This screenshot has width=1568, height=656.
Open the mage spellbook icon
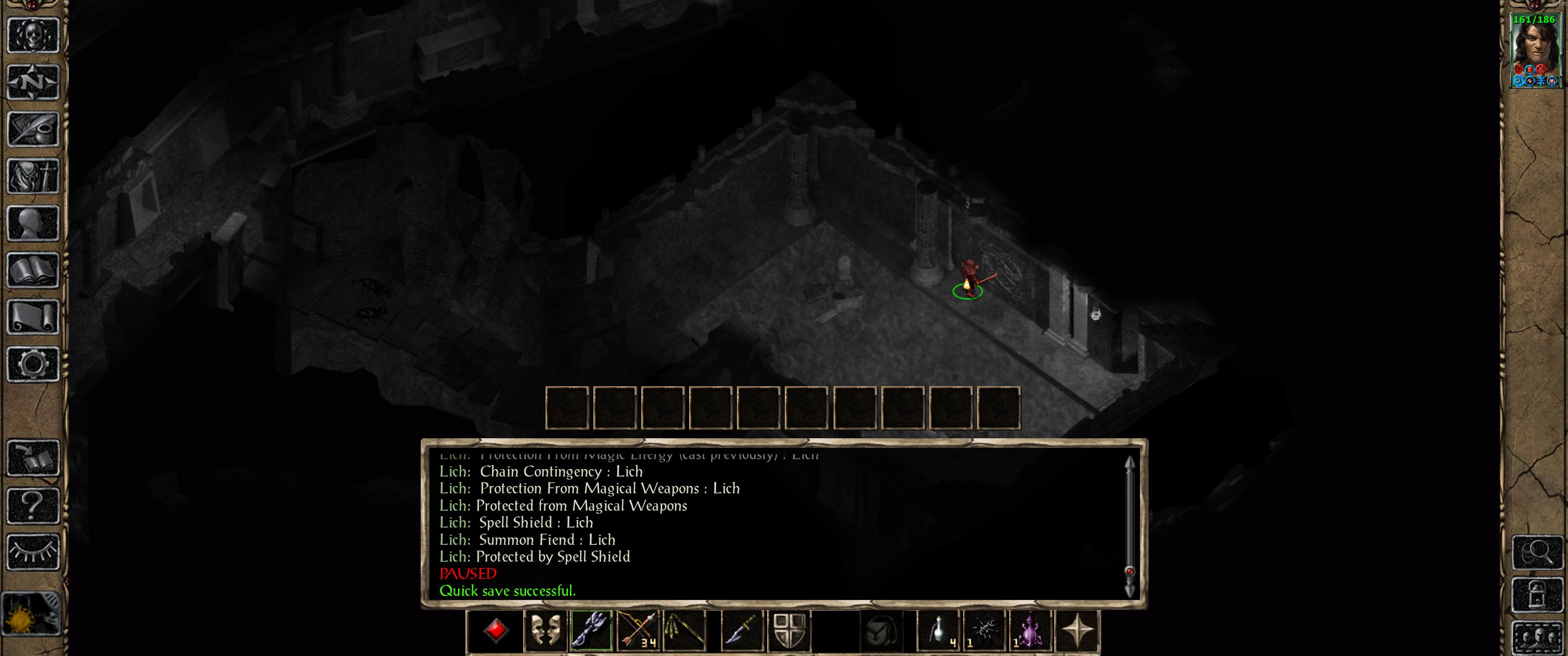click(33, 268)
